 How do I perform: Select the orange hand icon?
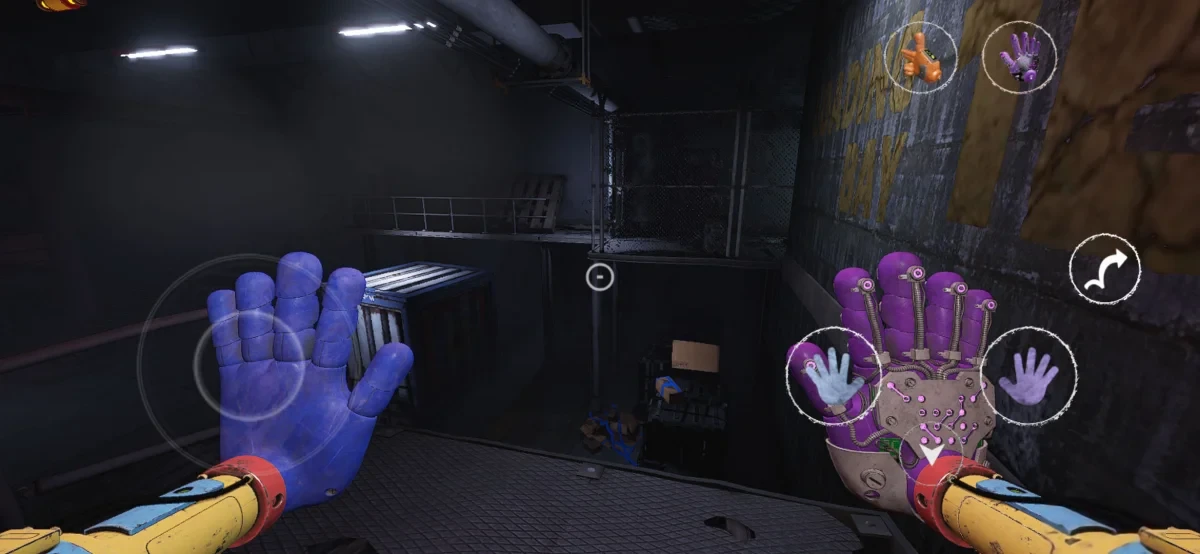click(x=920, y=58)
